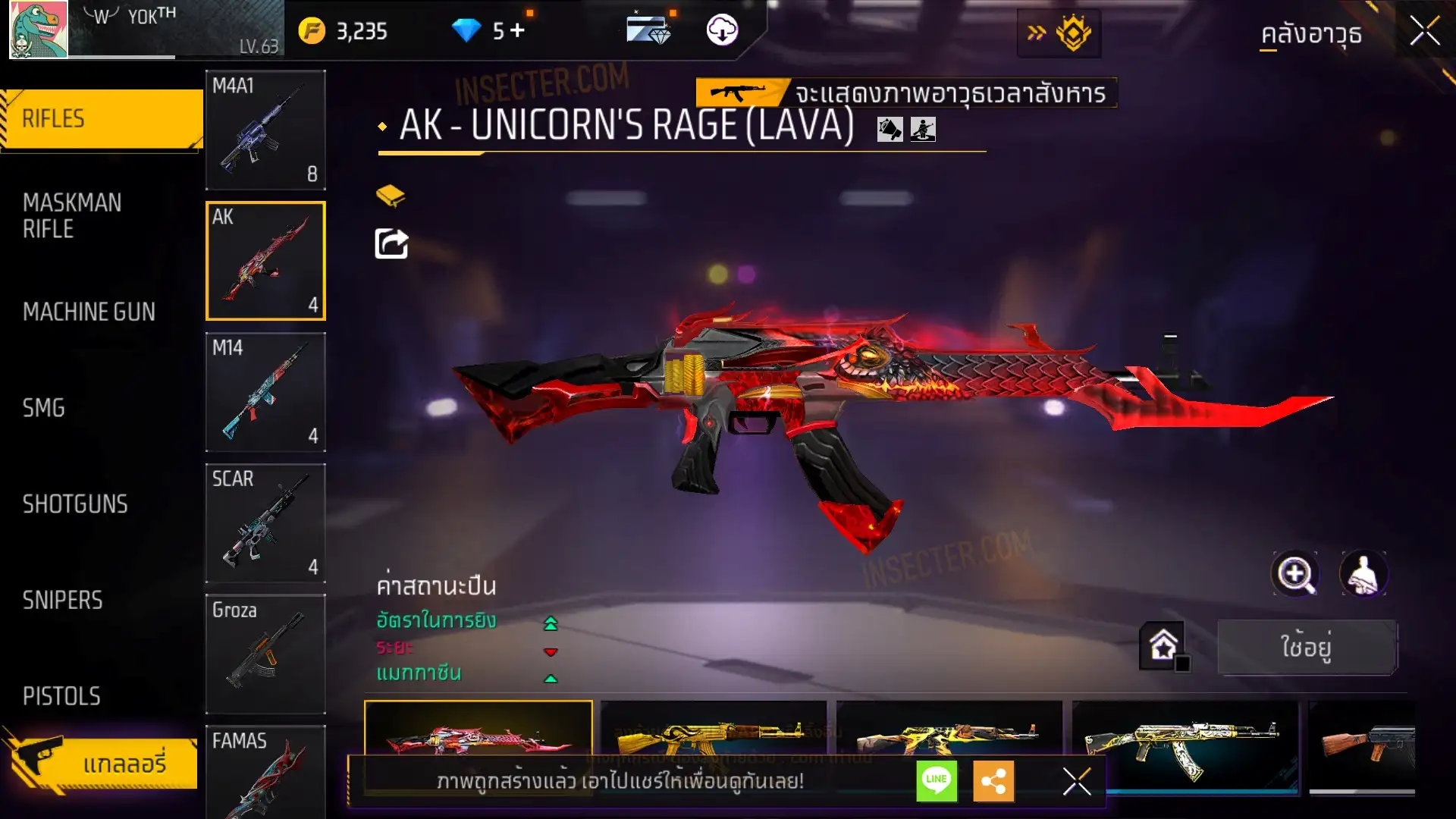Share the image via LINE
The width and height of the screenshot is (1456, 819).
point(937,780)
